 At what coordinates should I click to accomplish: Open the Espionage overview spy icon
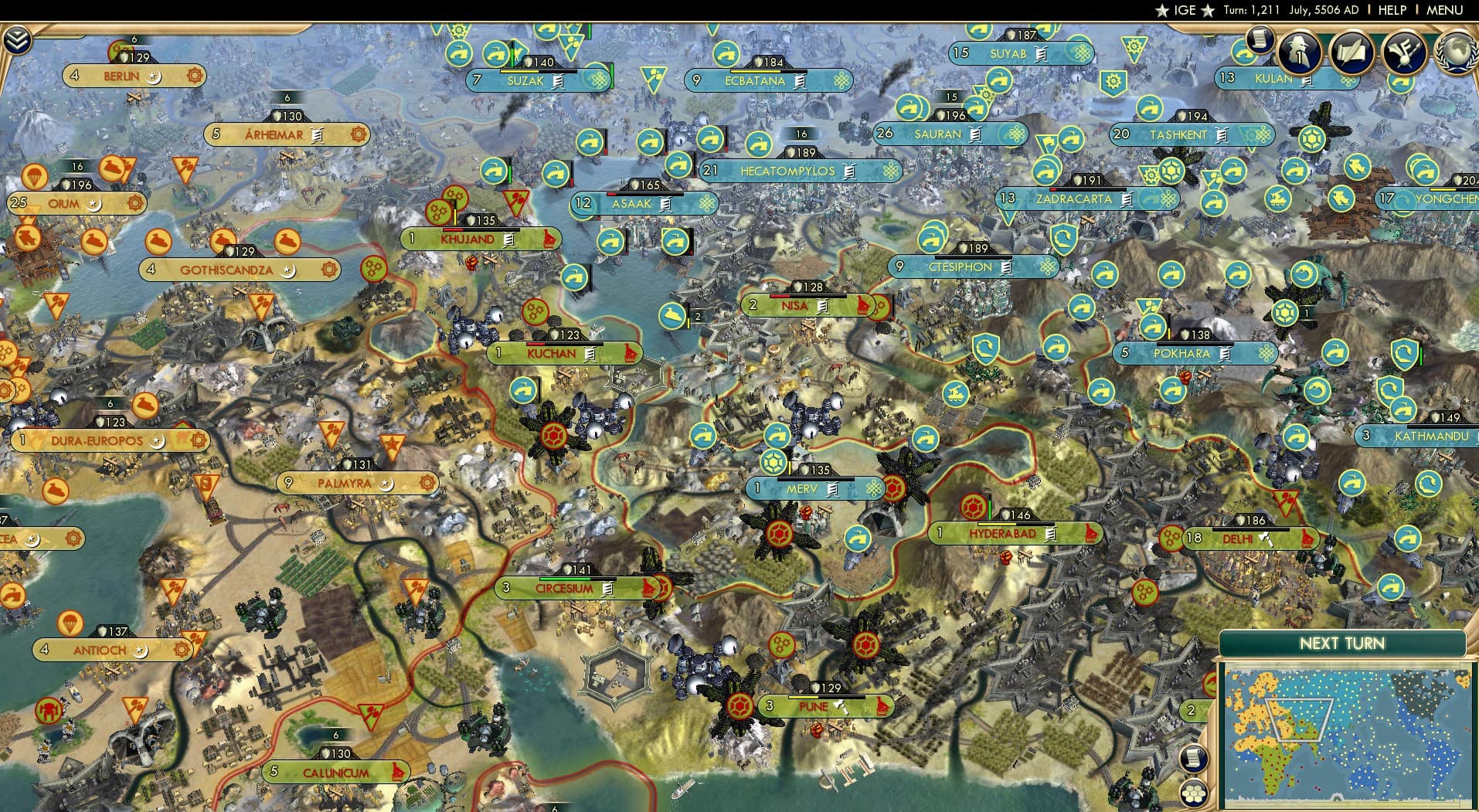pyautogui.click(x=1299, y=52)
